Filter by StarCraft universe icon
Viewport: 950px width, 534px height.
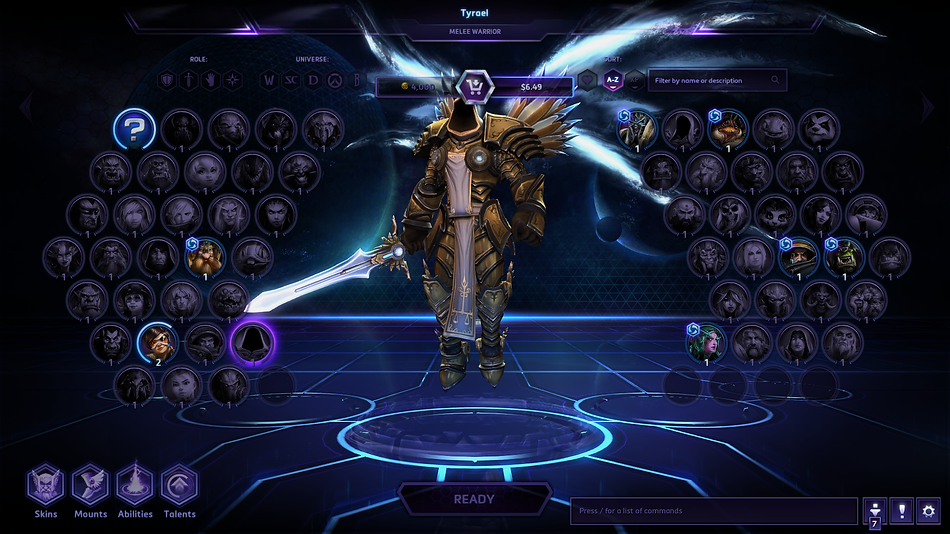pos(290,80)
